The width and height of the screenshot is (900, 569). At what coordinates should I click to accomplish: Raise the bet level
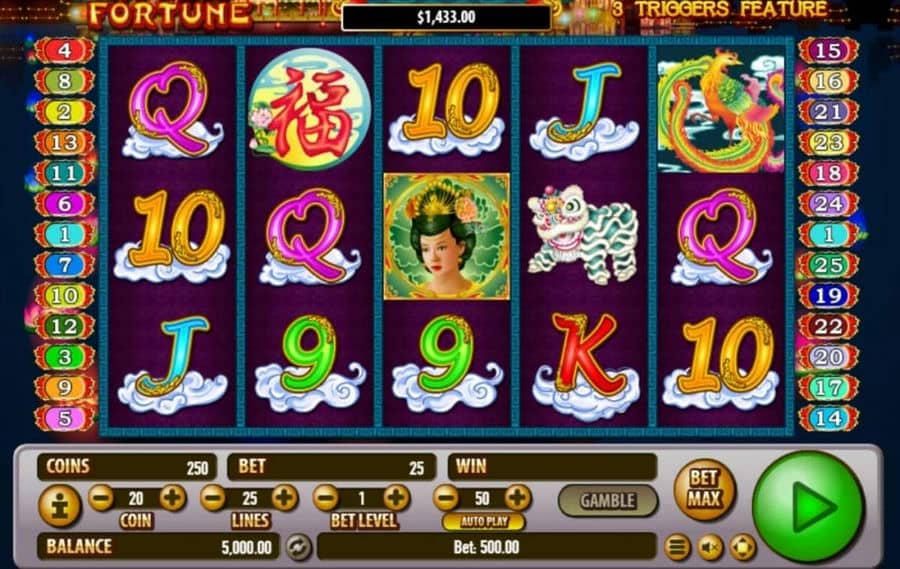click(x=397, y=497)
